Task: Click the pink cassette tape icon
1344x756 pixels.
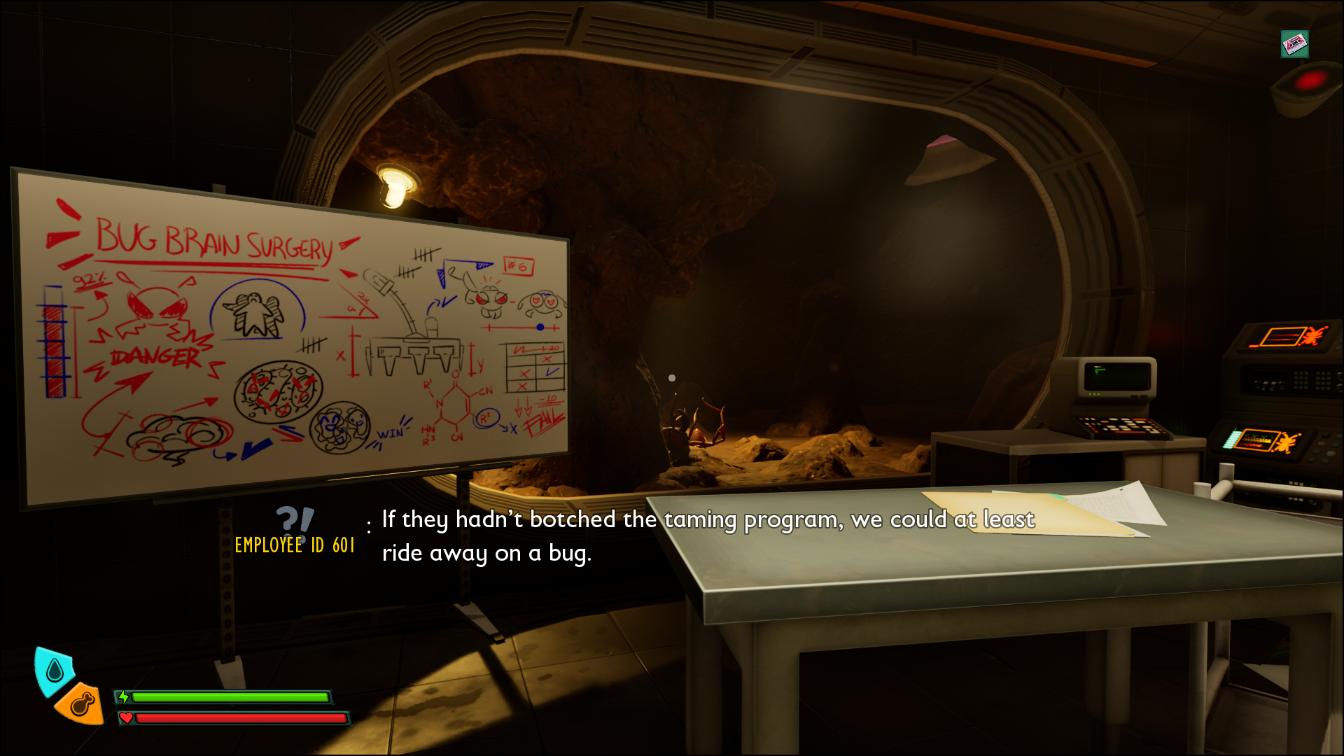Action: [1295, 44]
